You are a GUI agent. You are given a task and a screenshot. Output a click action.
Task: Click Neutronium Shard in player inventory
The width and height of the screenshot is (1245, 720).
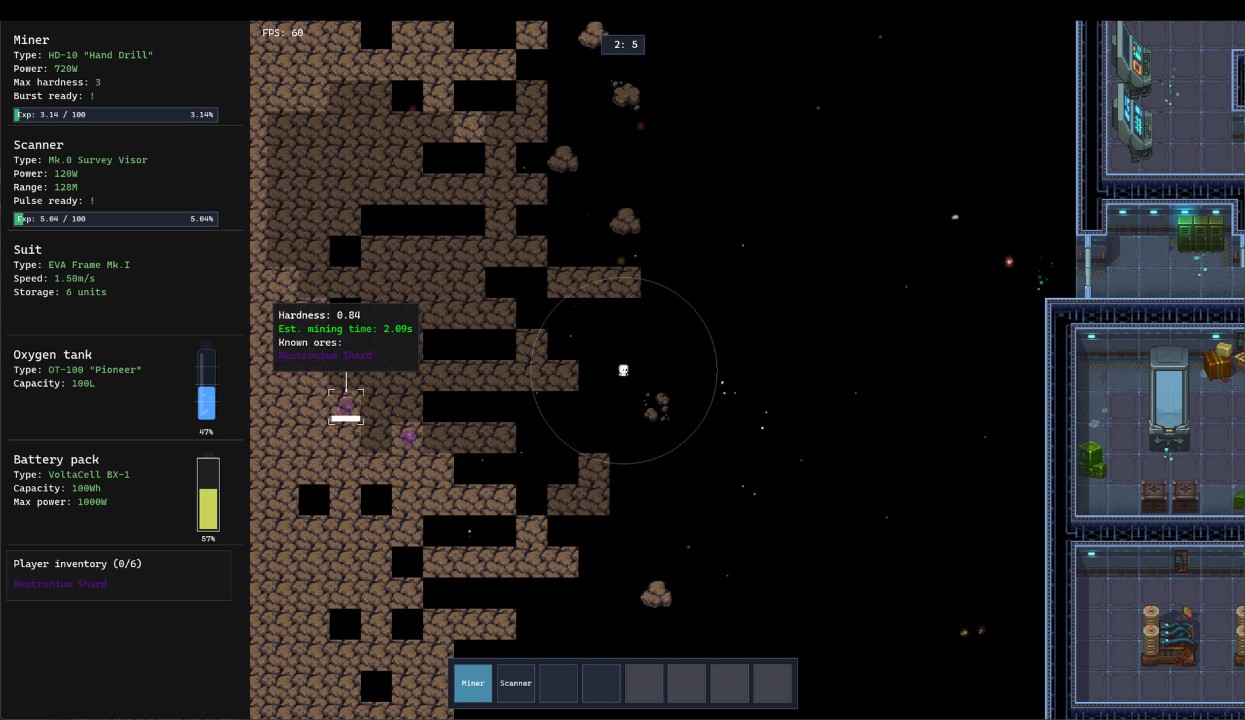pyautogui.click(x=60, y=584)
